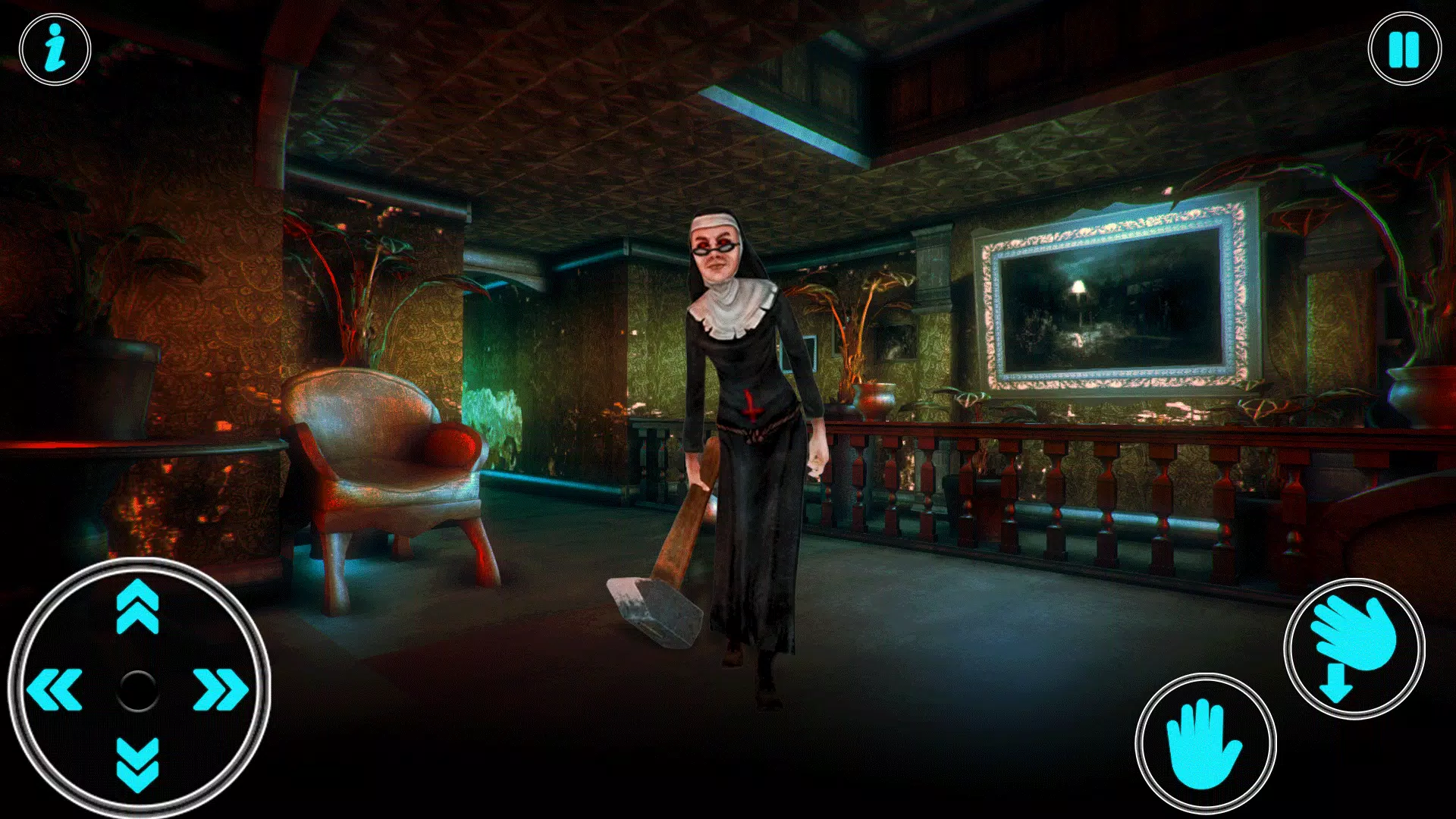The width and height of the screenshot is (1456, 819).
Task: Pause the game using the pause icon
Action: click(x=1404, y=49)
